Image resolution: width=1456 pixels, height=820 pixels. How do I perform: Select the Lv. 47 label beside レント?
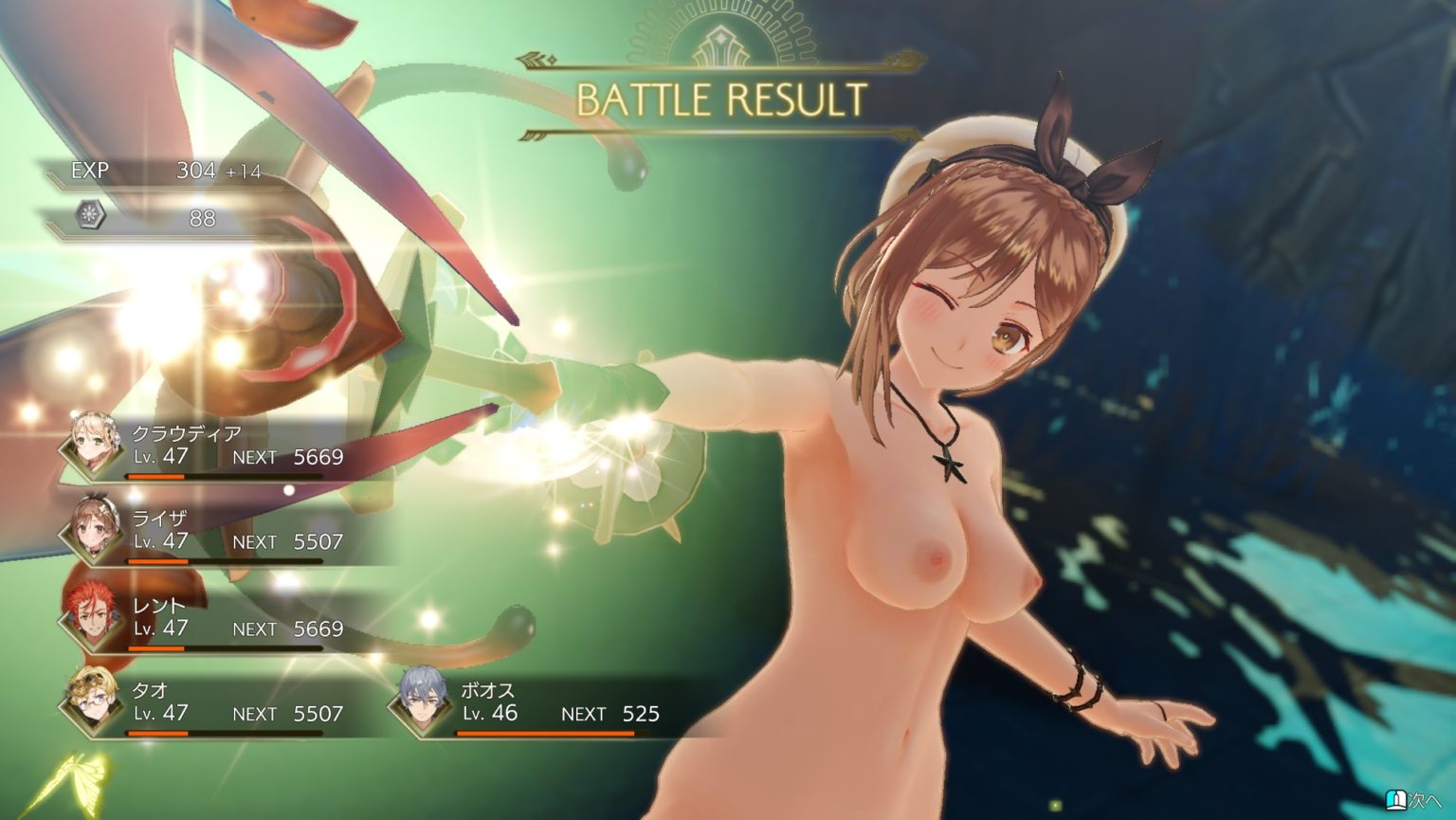[157, 629]
